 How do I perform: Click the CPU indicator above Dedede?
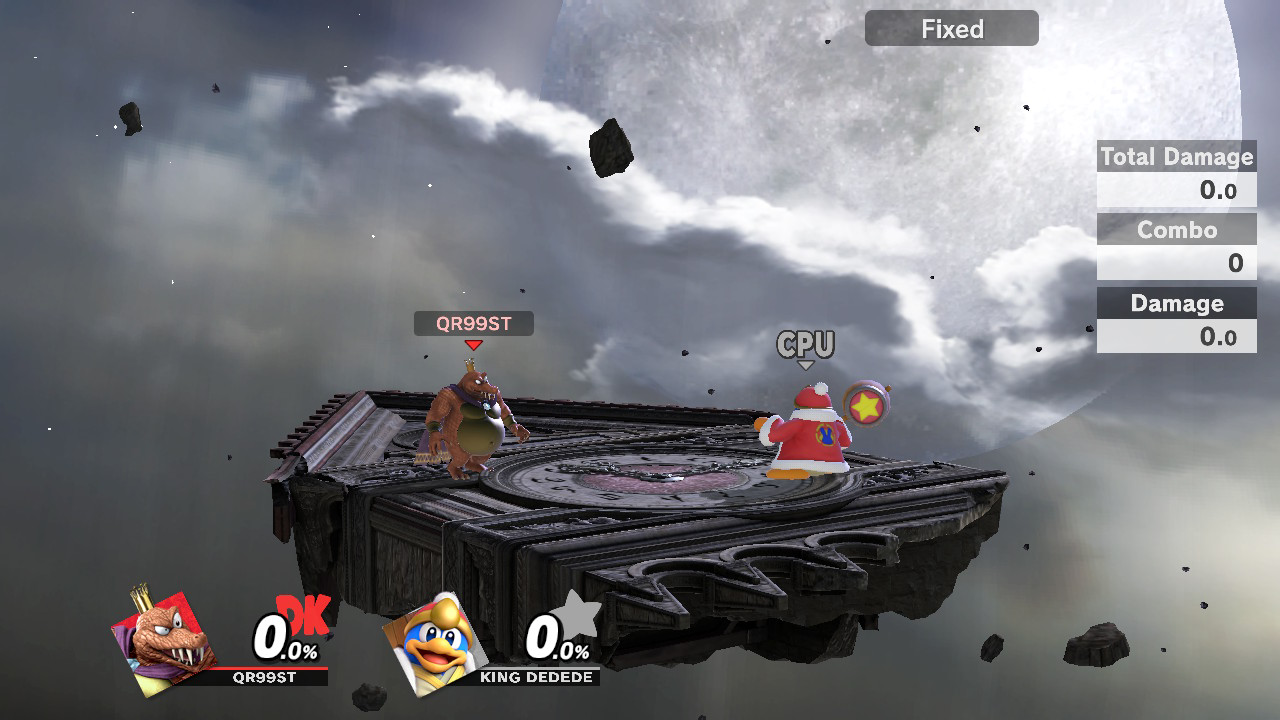[x=806, y=345]
